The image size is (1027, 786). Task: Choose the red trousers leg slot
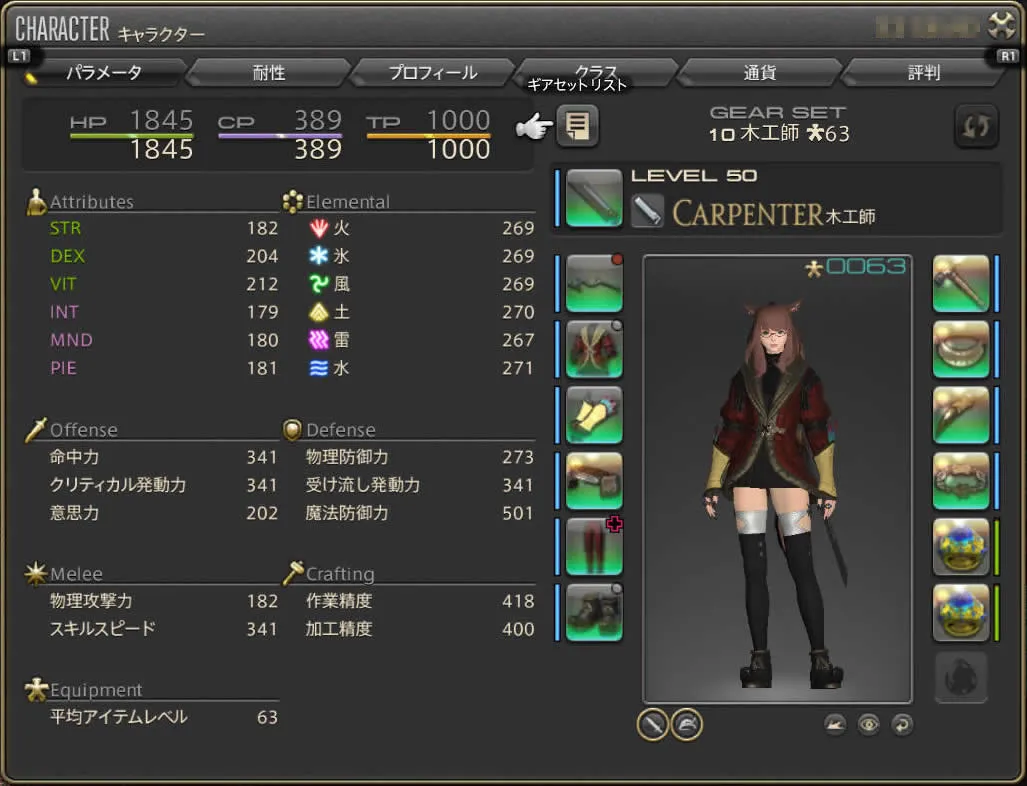point(594,546)
